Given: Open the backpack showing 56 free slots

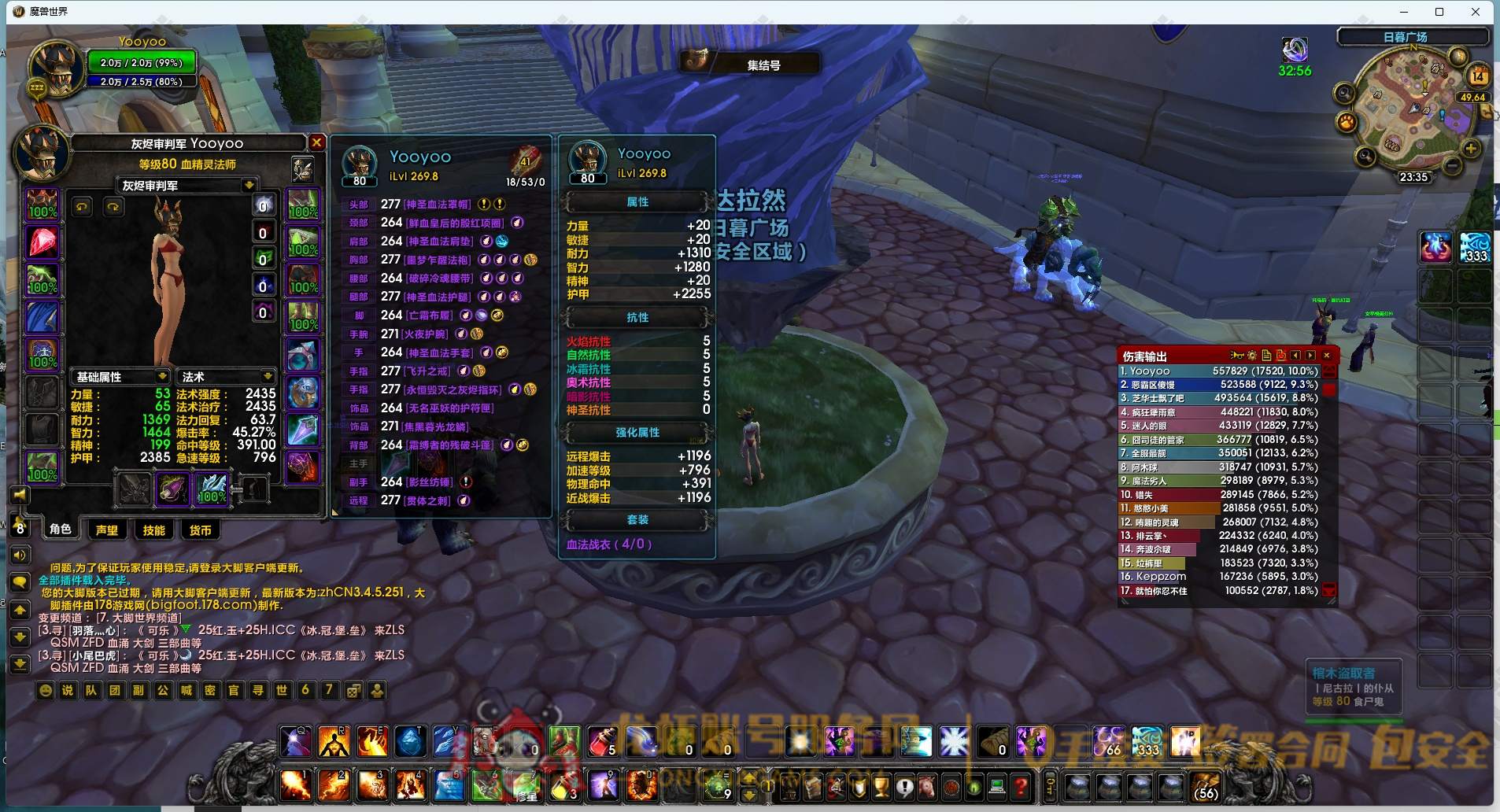Looking at the screenshot, I should click(x=1205, y=785).
